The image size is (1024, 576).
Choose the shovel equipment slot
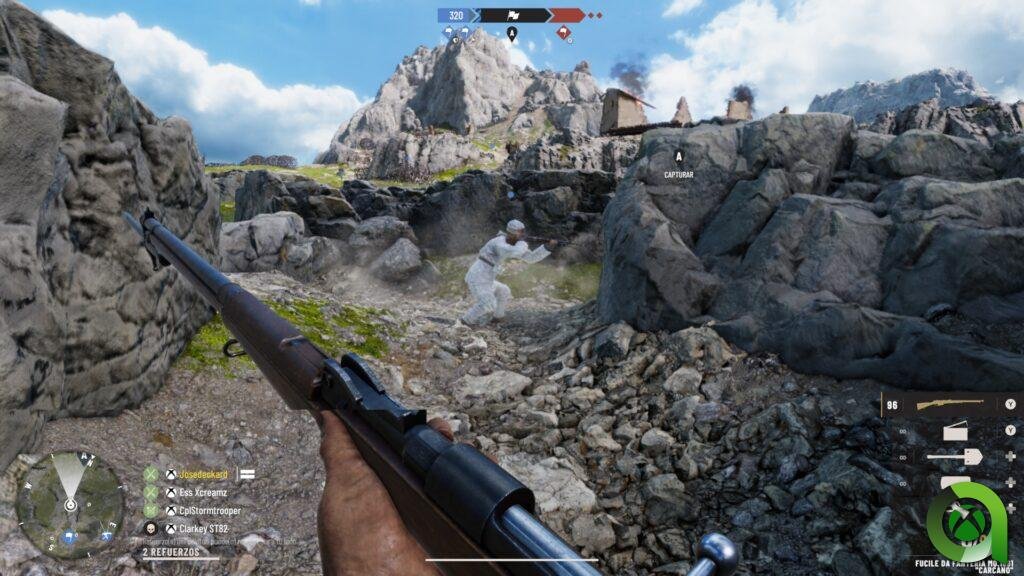click(x=954, y=456)
